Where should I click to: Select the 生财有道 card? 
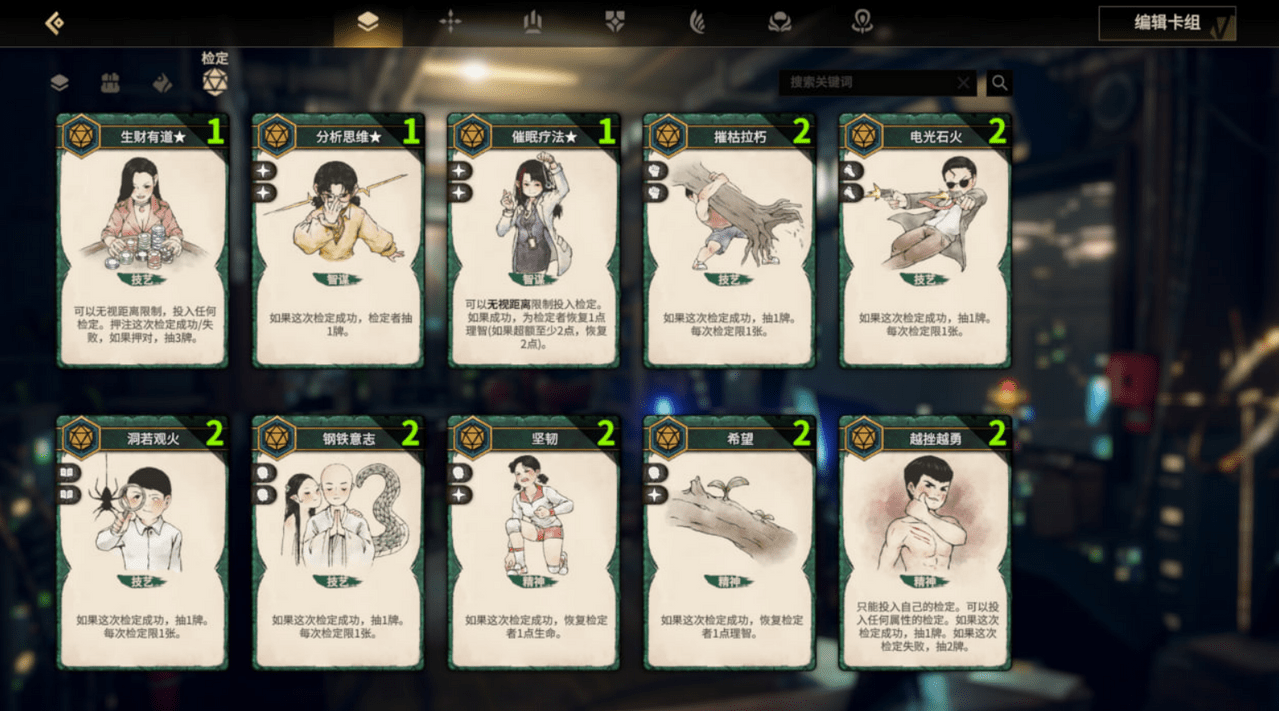(x=143, y=240)
